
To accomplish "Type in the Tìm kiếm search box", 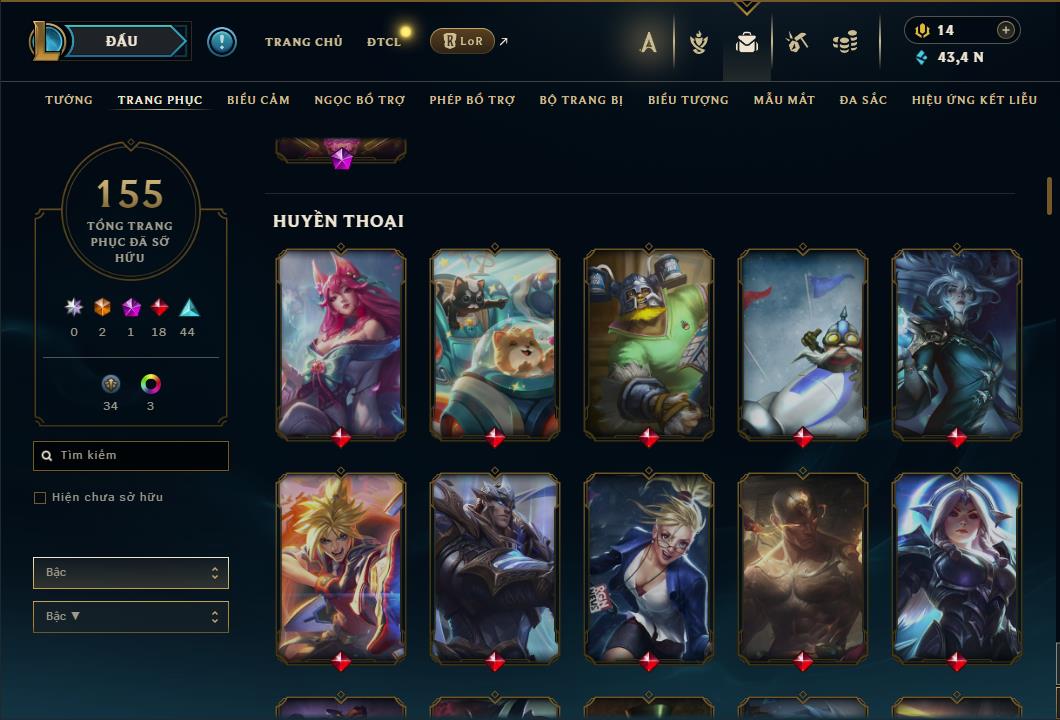I will (140, 456).
